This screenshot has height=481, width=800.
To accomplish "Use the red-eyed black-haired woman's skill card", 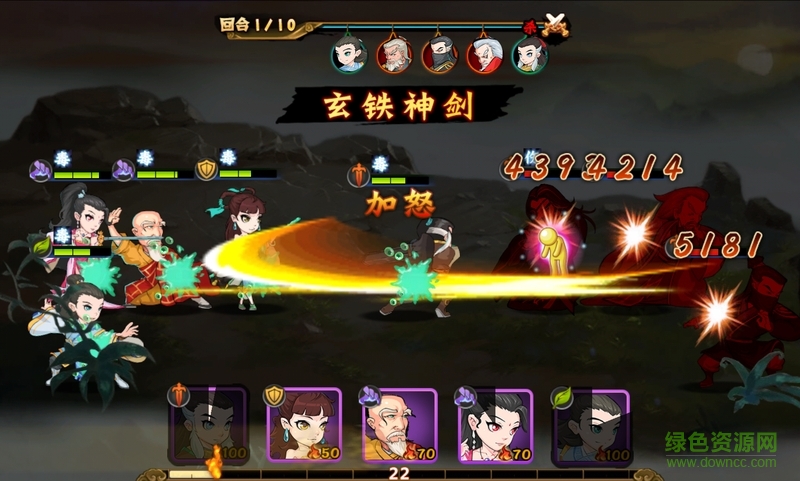I will pyautogui.click(x=494, y=425).
